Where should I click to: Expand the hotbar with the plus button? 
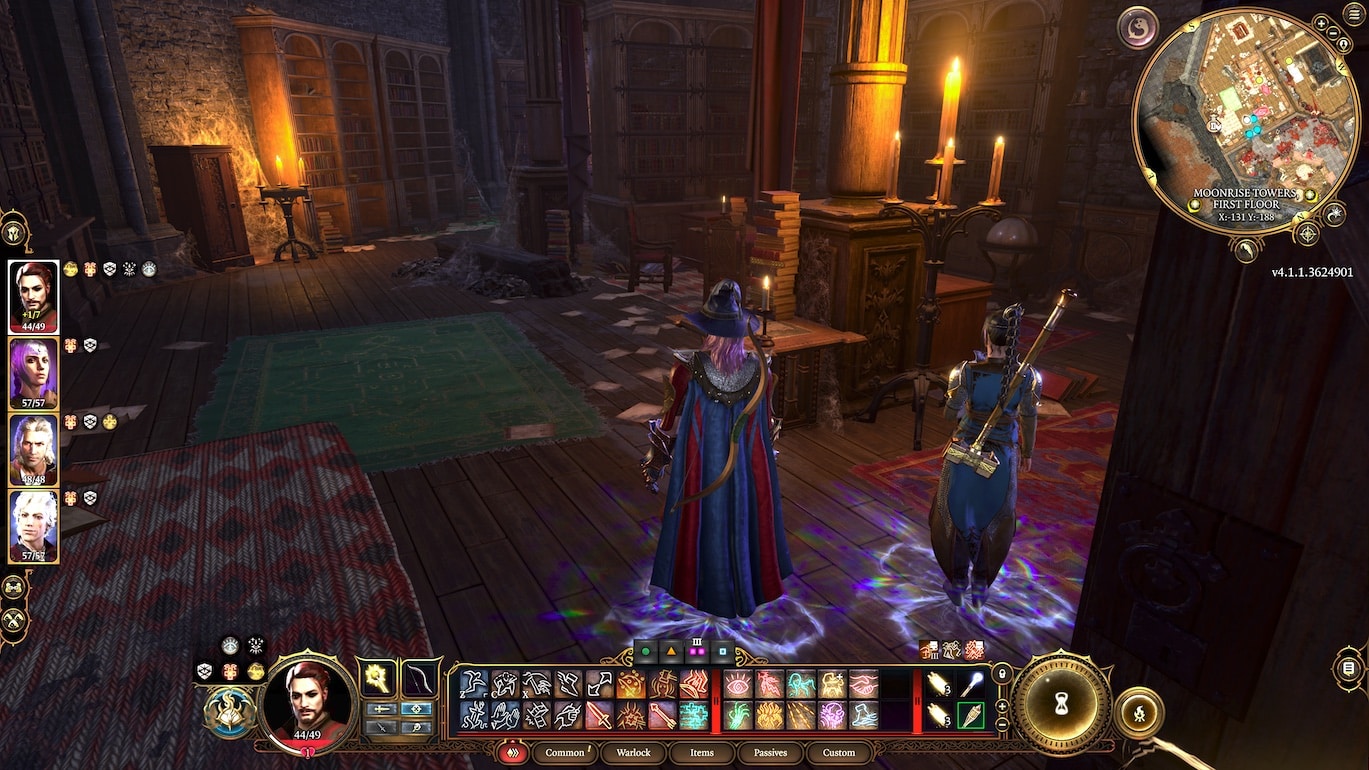pos(1002,706)
